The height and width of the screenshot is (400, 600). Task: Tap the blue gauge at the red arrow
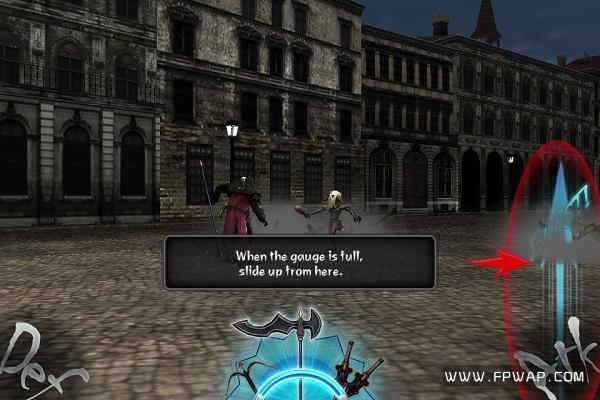(560, 262)
